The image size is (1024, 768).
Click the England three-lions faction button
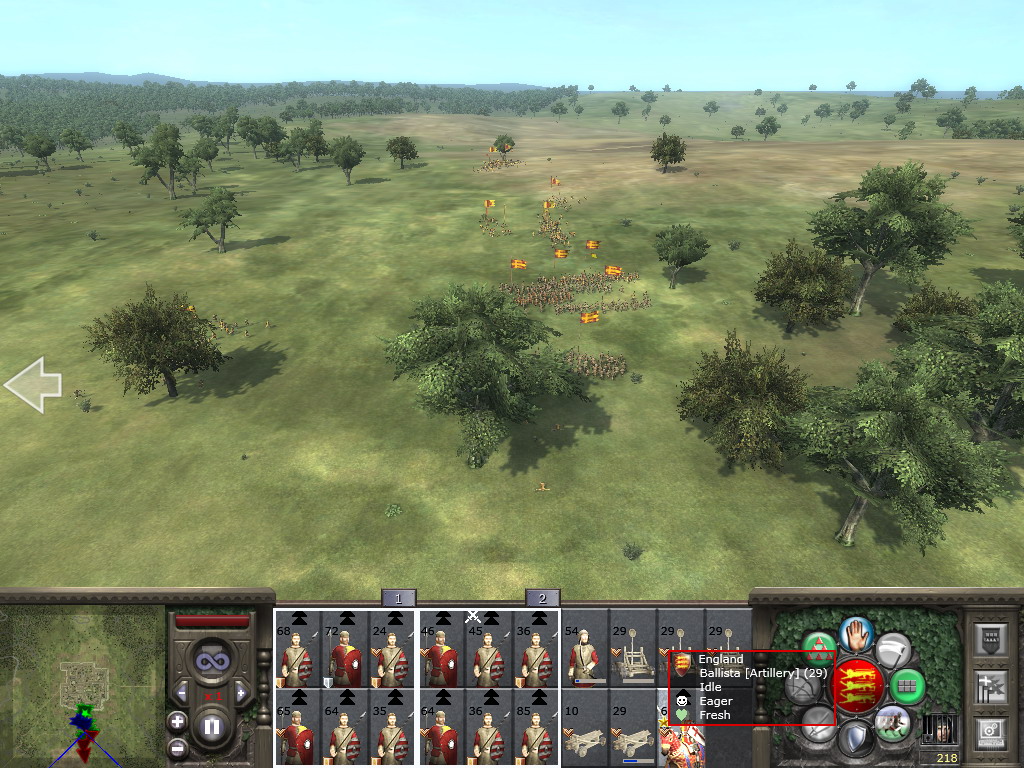855,687
